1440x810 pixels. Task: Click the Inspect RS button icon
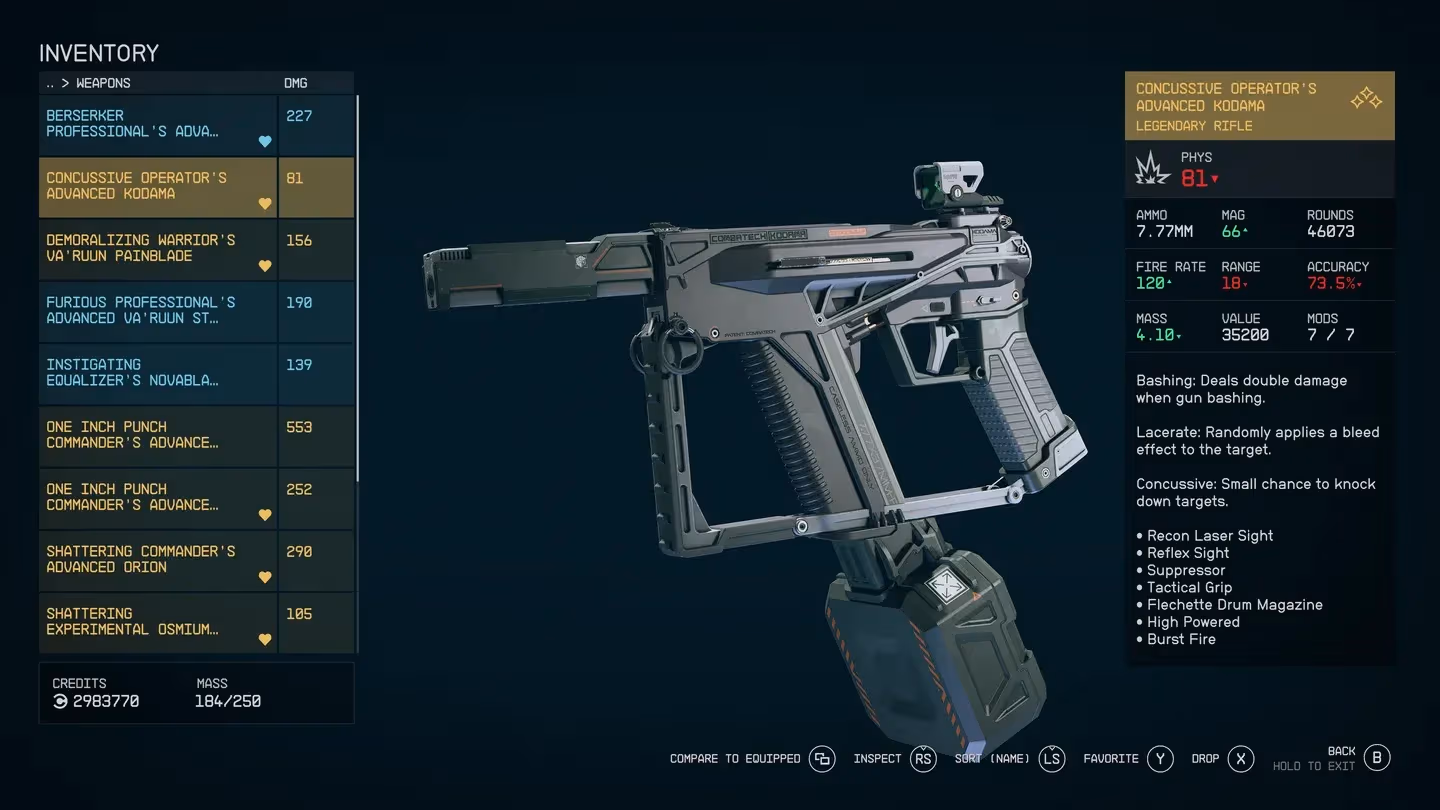tap(922, 759)
